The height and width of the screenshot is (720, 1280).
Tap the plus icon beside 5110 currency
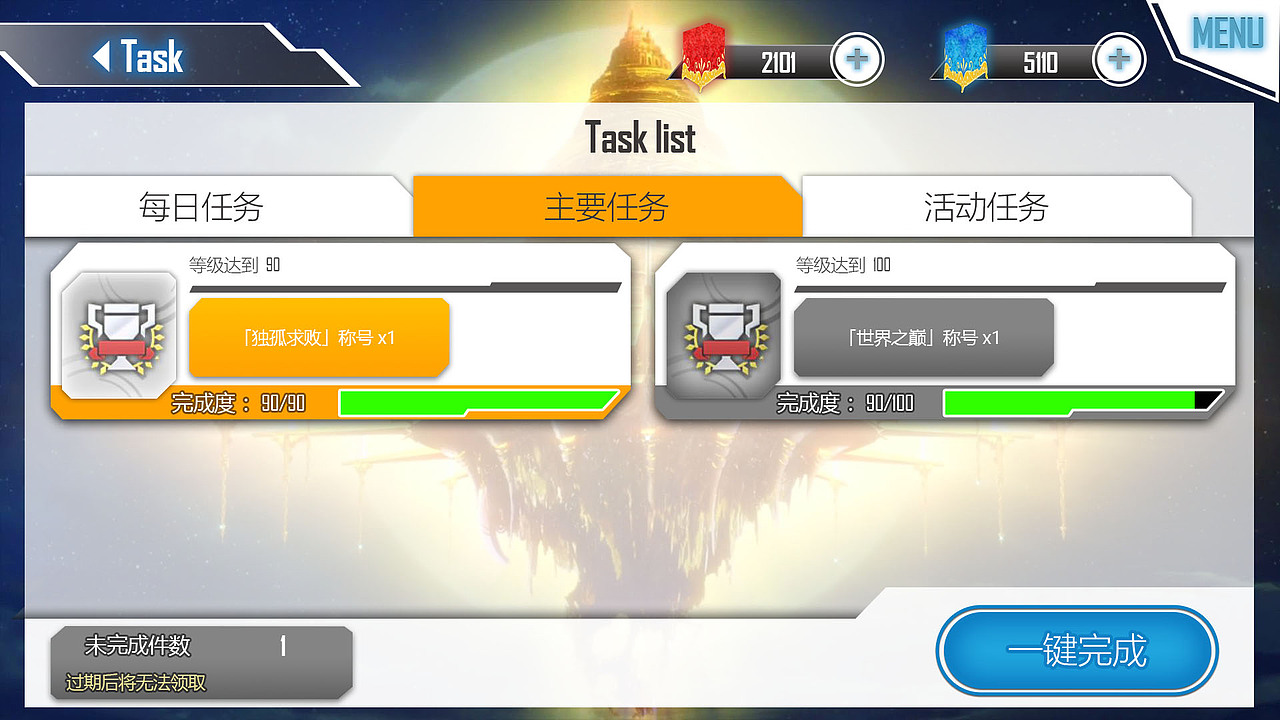click(x=1117, y=59)
